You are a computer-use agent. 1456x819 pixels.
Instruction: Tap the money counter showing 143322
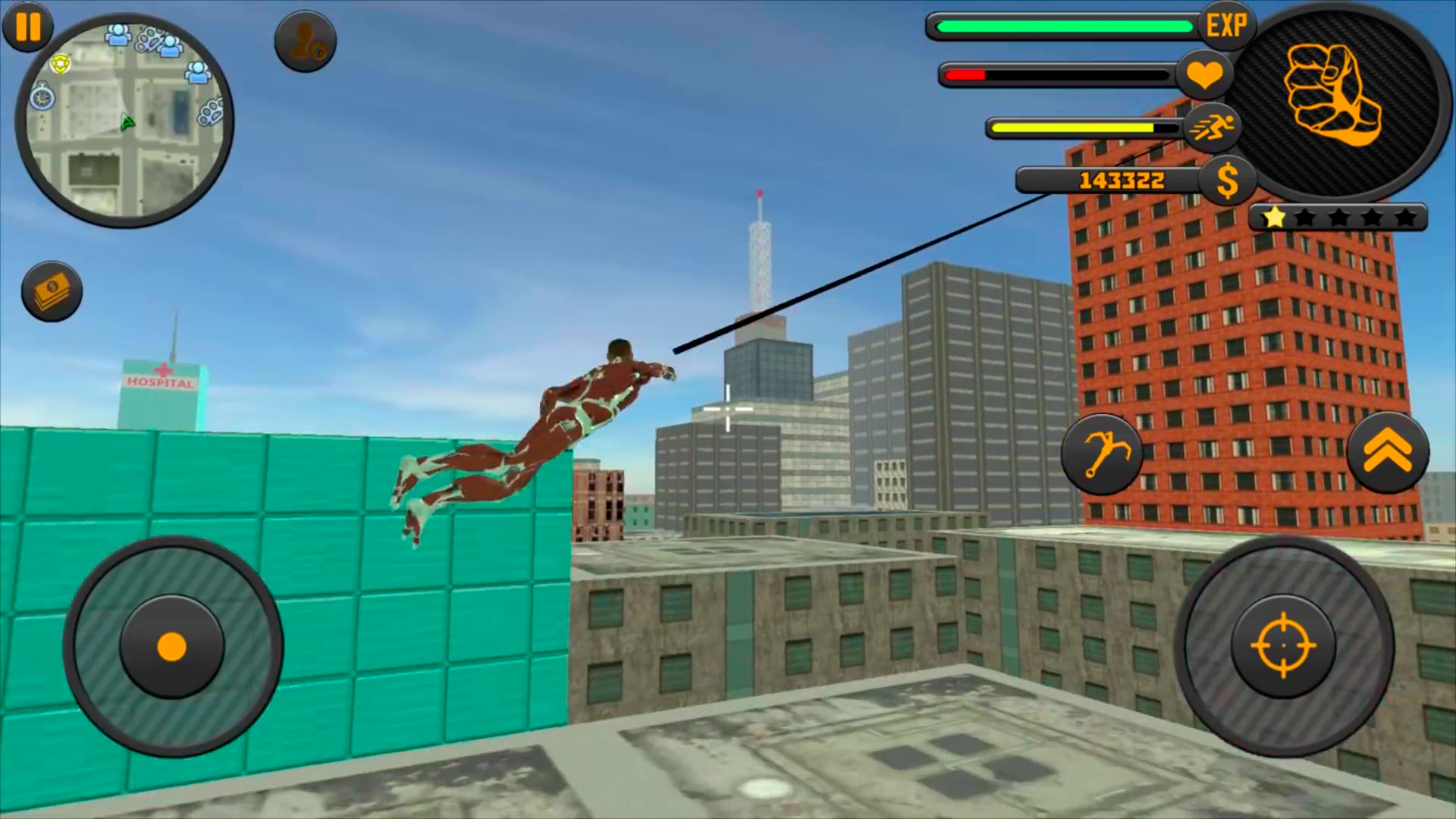pyautogui.click(x=1121, y=180)
